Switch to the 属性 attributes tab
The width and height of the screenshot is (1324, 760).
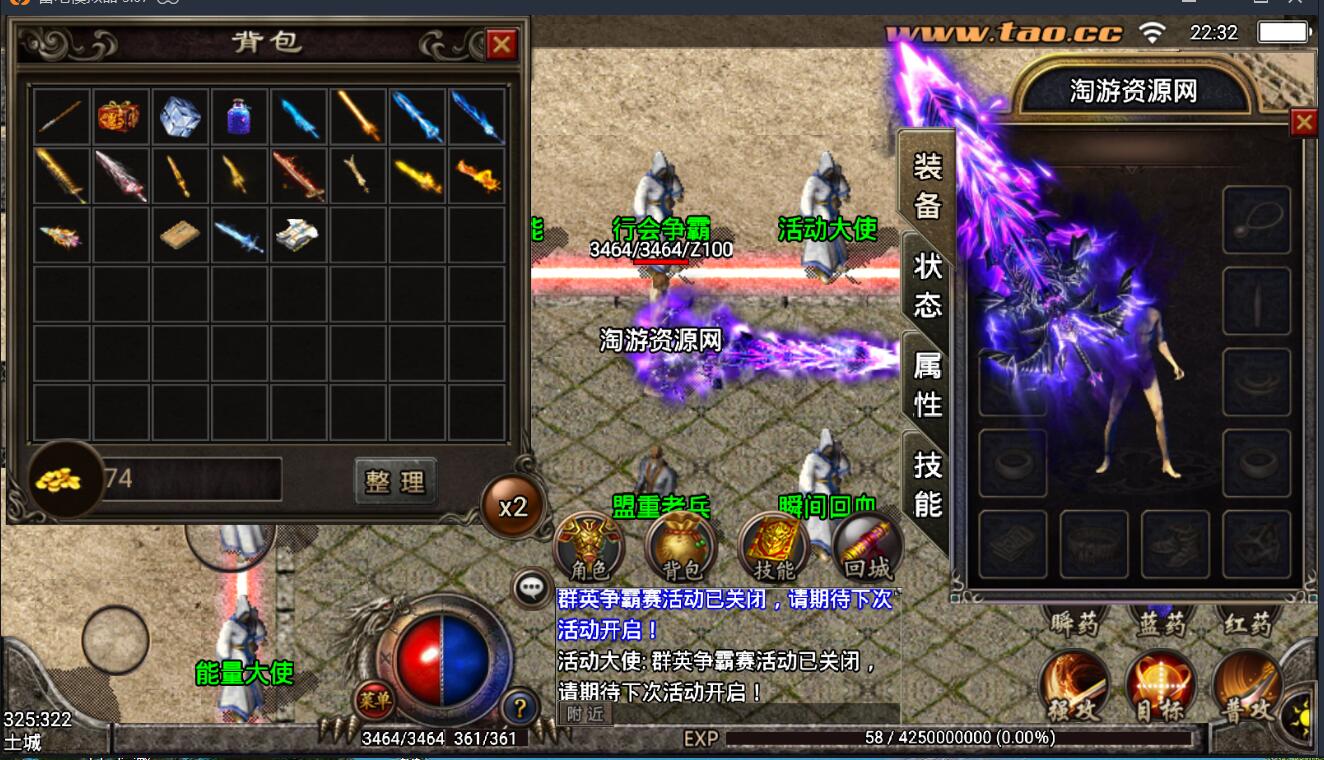pos(927,384)
